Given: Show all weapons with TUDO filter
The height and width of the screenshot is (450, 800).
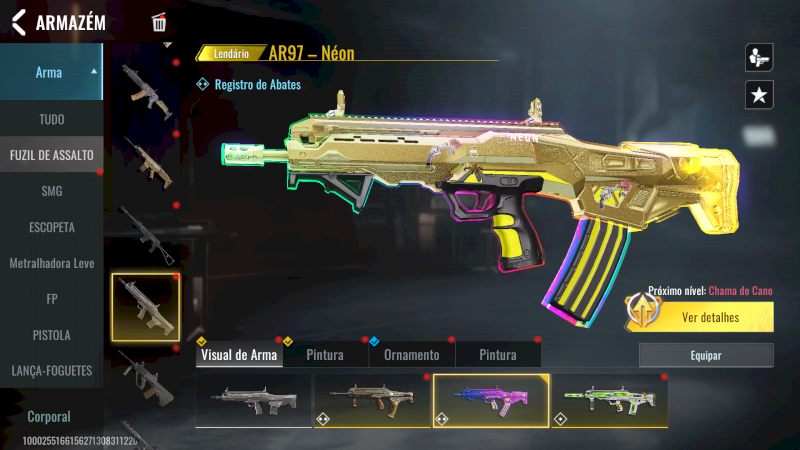Looking at the screenshot, I should point(51,119).
